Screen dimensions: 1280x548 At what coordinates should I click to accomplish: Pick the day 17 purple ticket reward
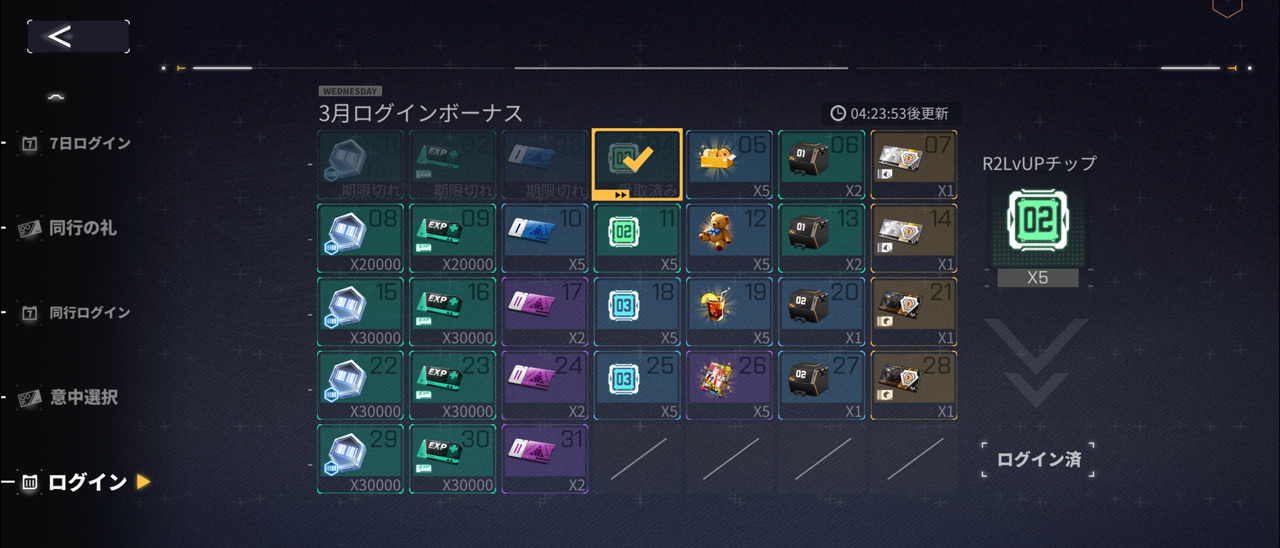pos(545,312)
